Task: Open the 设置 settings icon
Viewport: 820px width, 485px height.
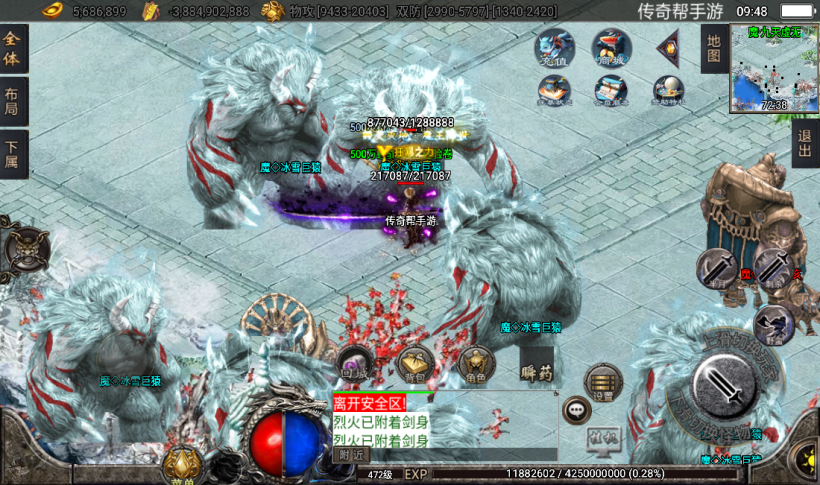Action: [603, 382]
